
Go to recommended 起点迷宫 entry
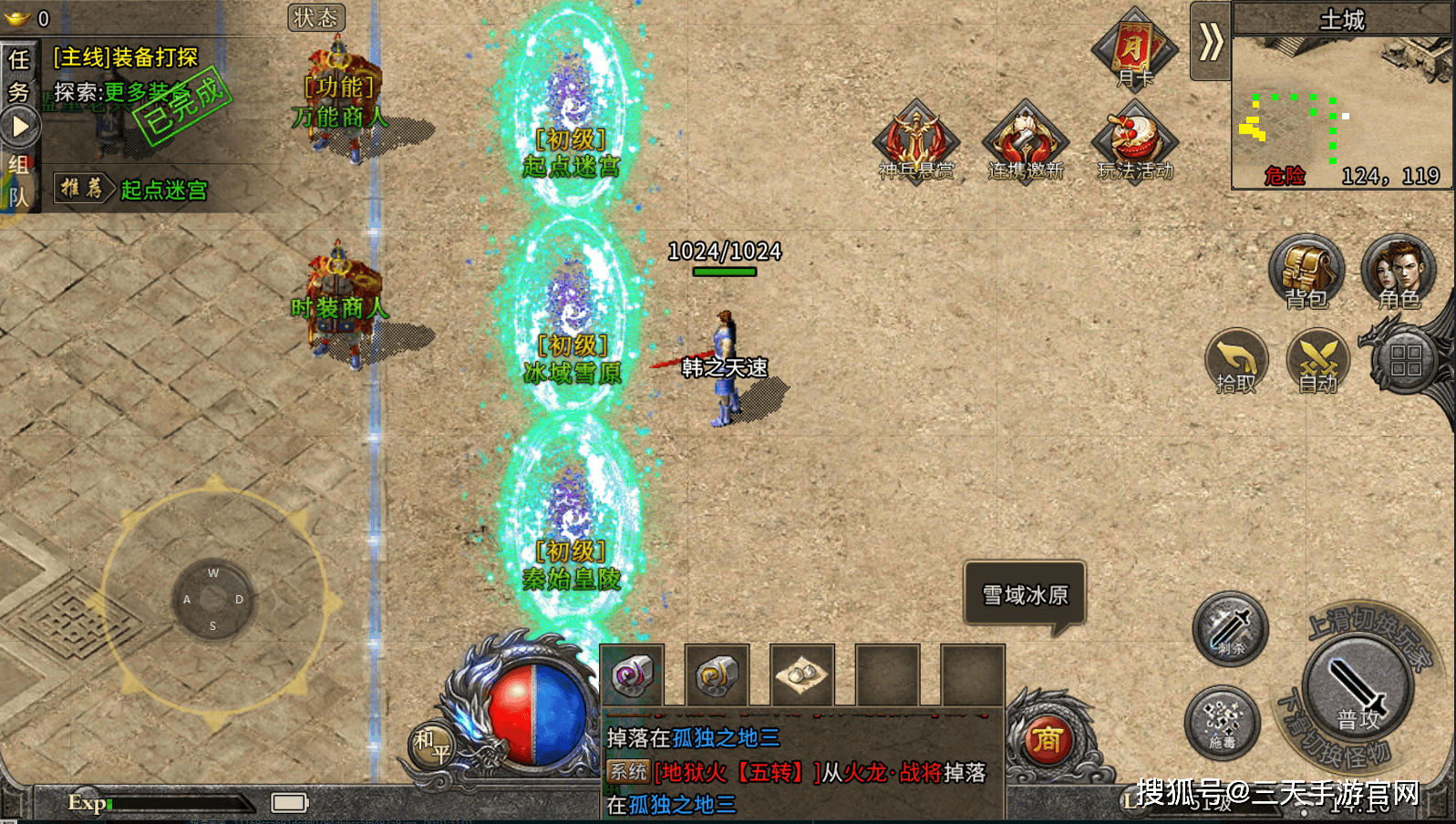[163, 190]
